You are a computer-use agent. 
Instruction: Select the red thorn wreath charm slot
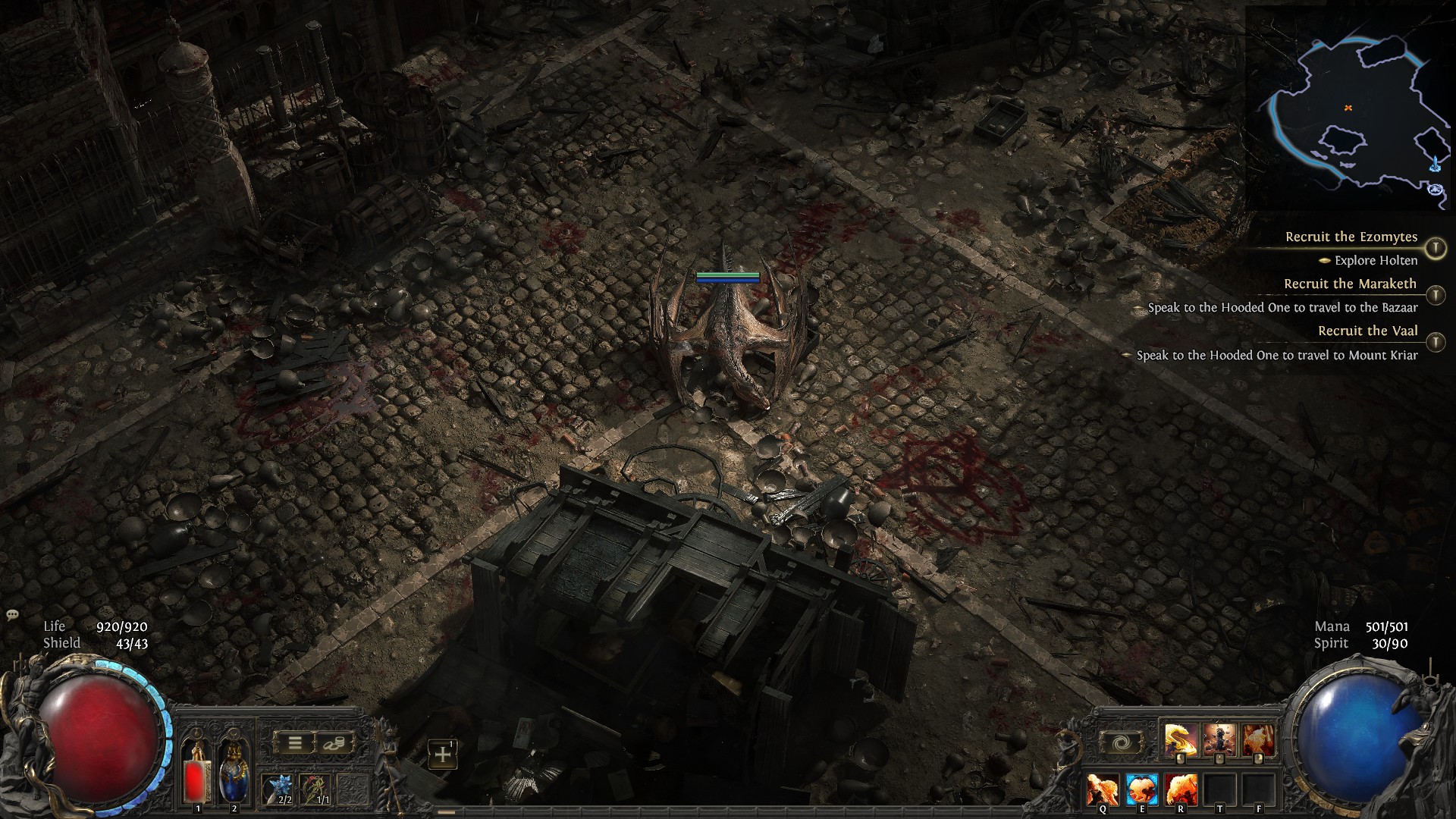coord(315,789)
